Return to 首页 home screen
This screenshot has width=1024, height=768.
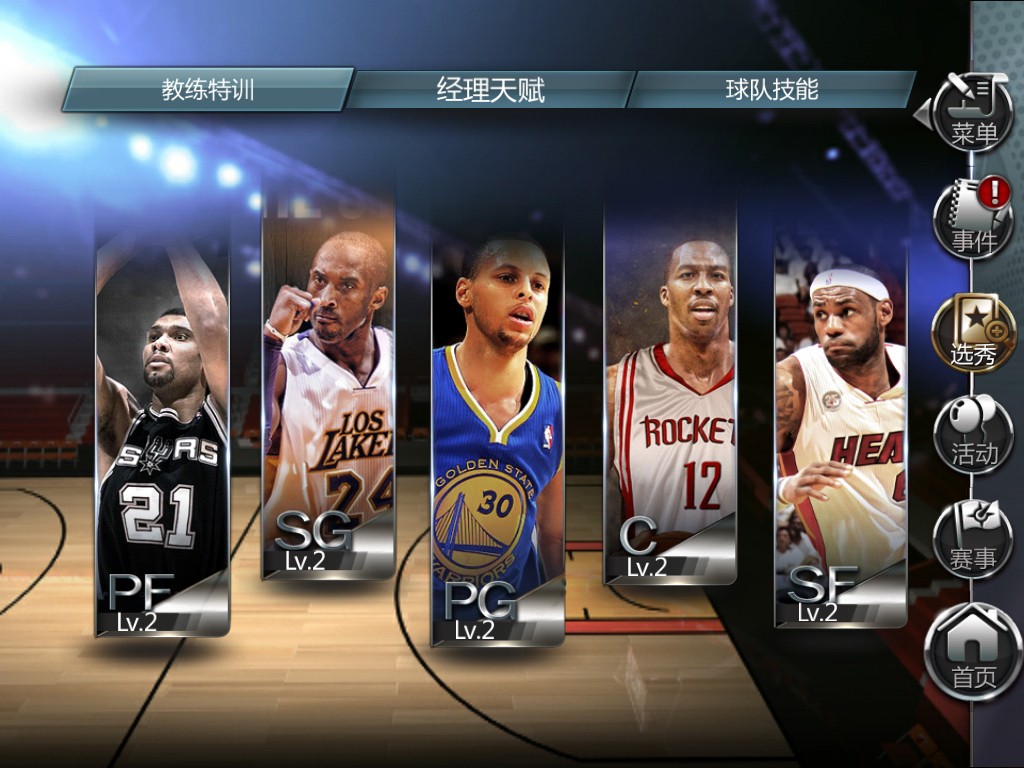point(973,654)
